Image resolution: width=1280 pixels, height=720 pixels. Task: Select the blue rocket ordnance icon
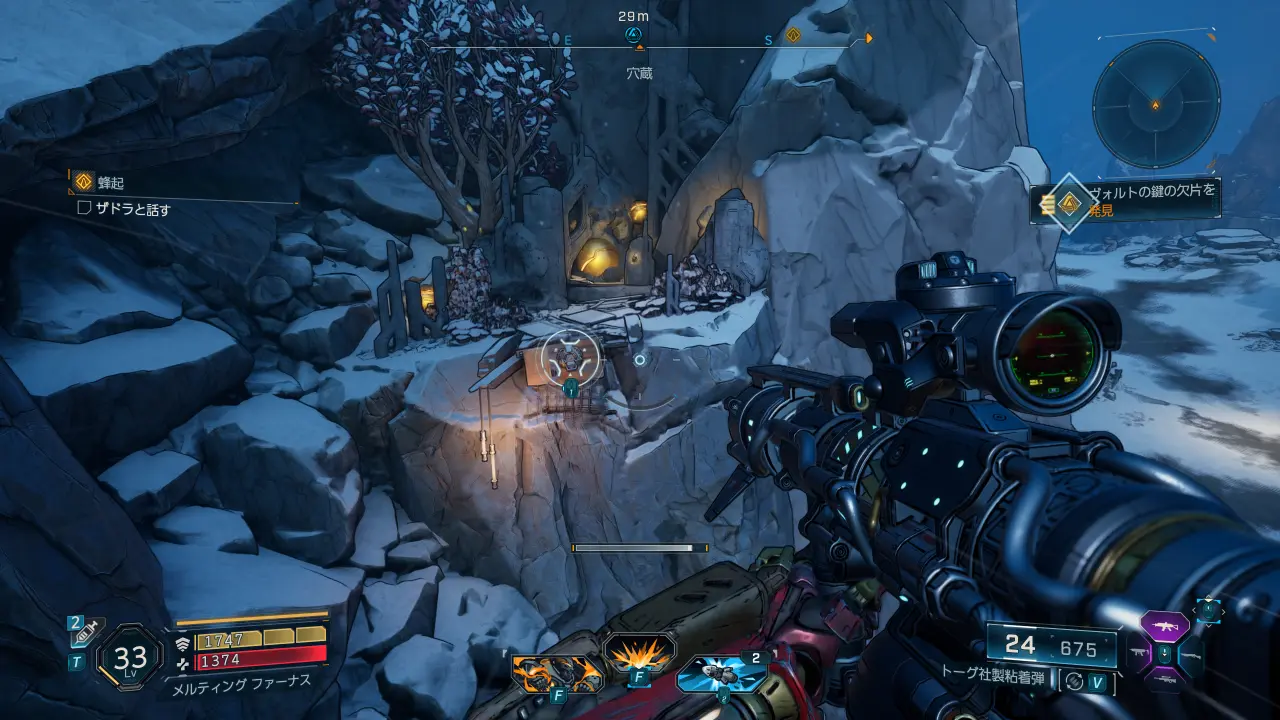tap(721, 673)
